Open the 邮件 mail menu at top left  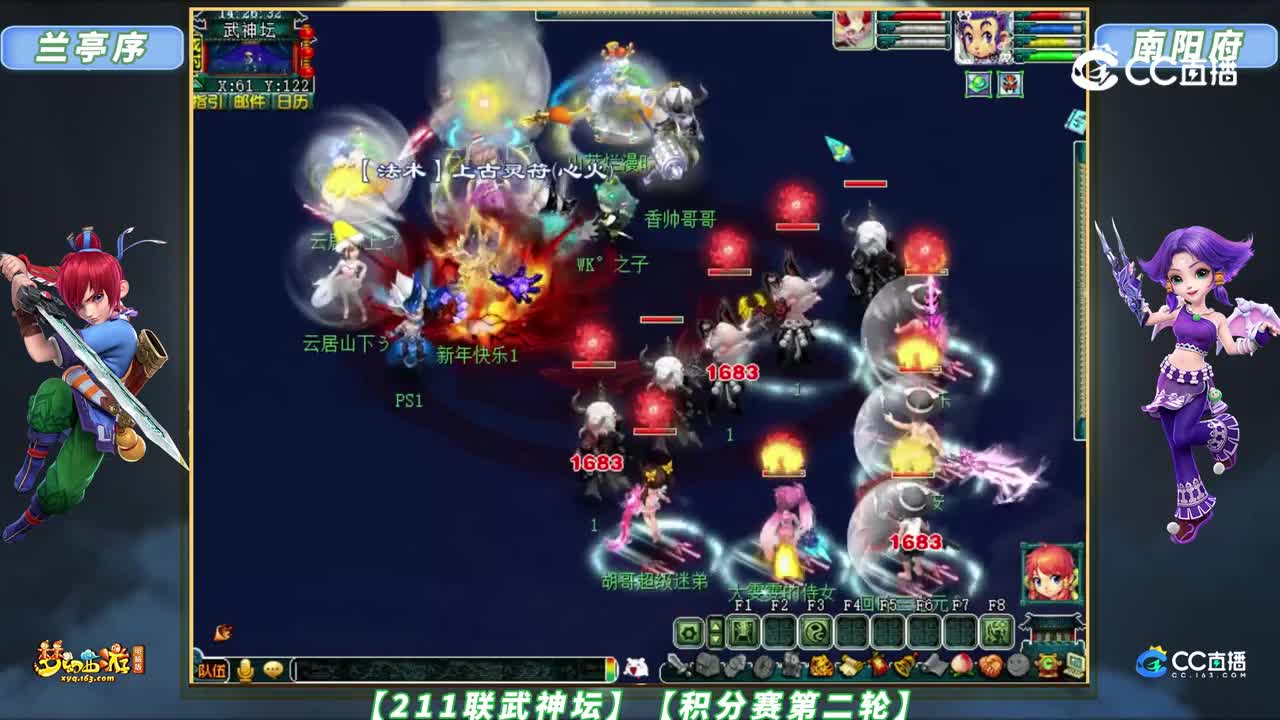[248, 103]
